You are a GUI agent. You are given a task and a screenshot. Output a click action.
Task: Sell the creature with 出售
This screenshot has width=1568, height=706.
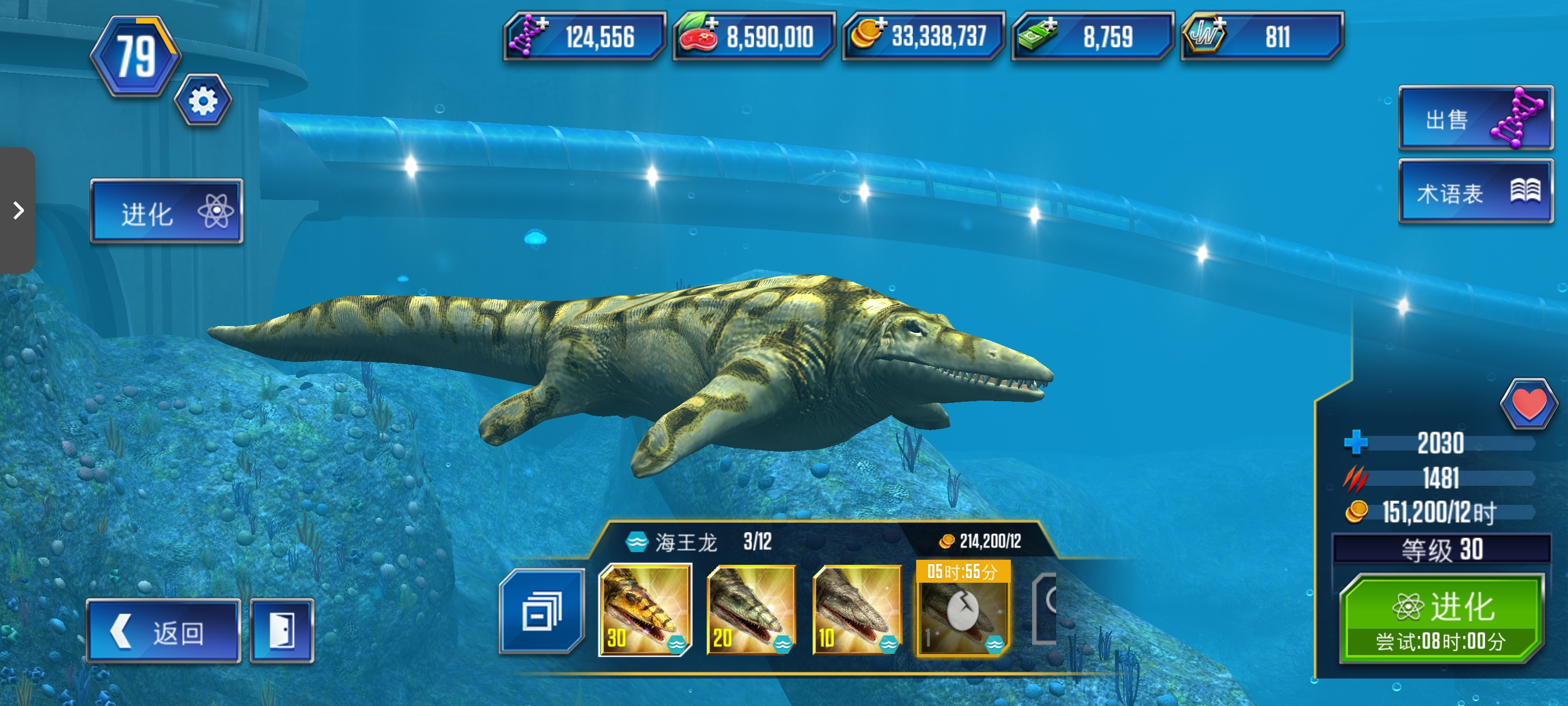coord(1475,118)
